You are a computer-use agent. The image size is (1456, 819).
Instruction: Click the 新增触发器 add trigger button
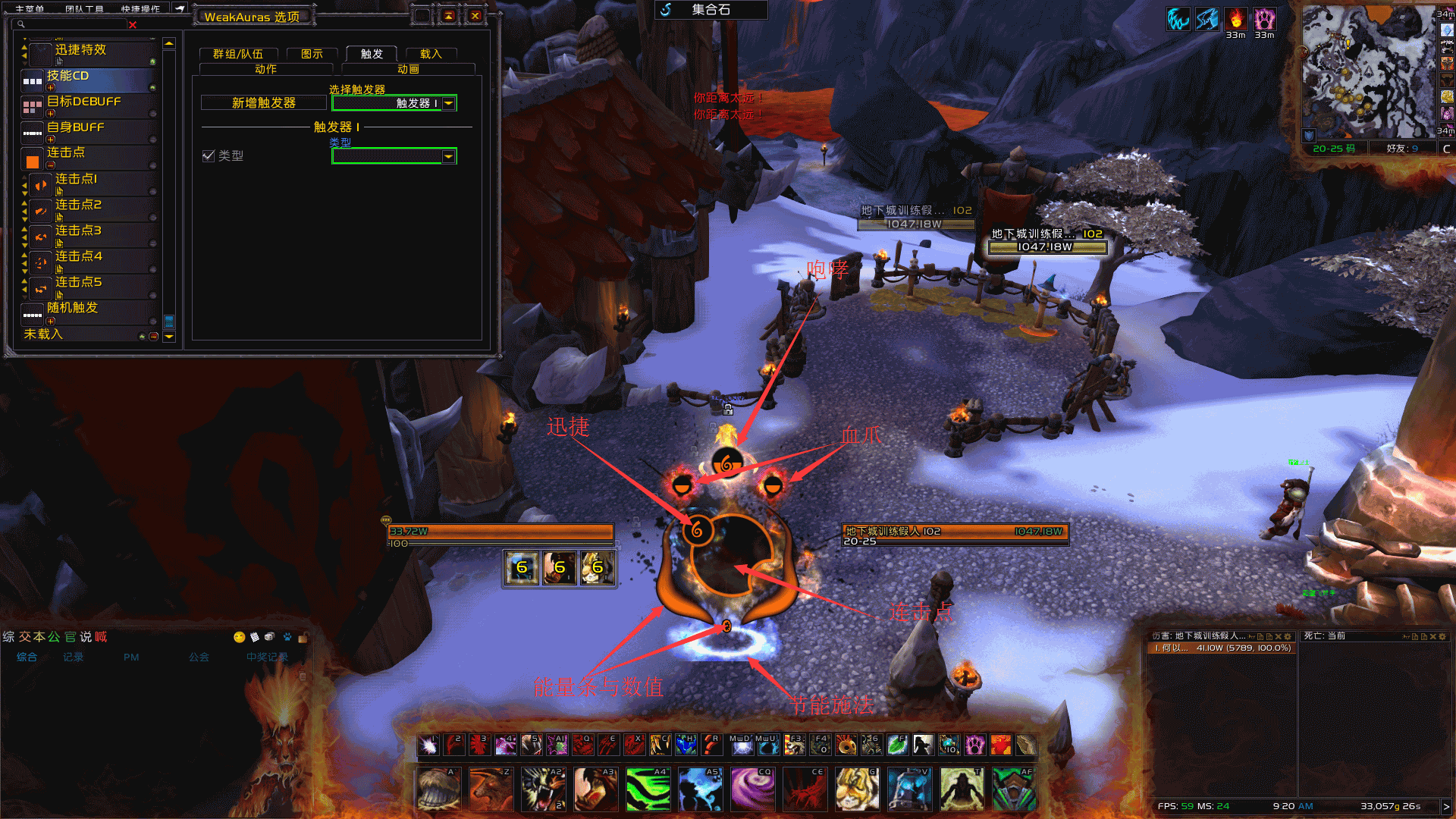coord(263,103)
